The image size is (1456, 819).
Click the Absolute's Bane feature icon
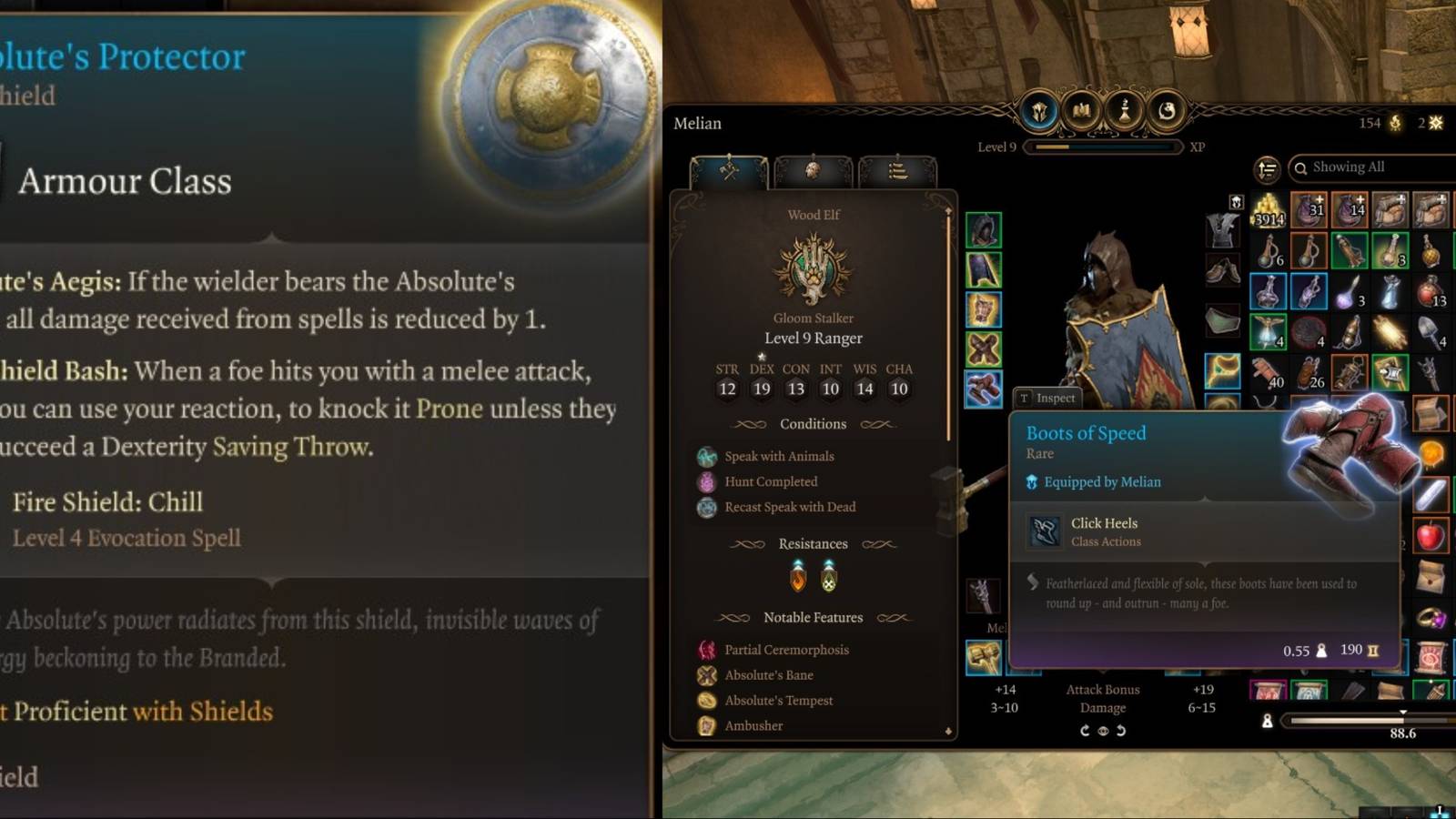(706, 674)
